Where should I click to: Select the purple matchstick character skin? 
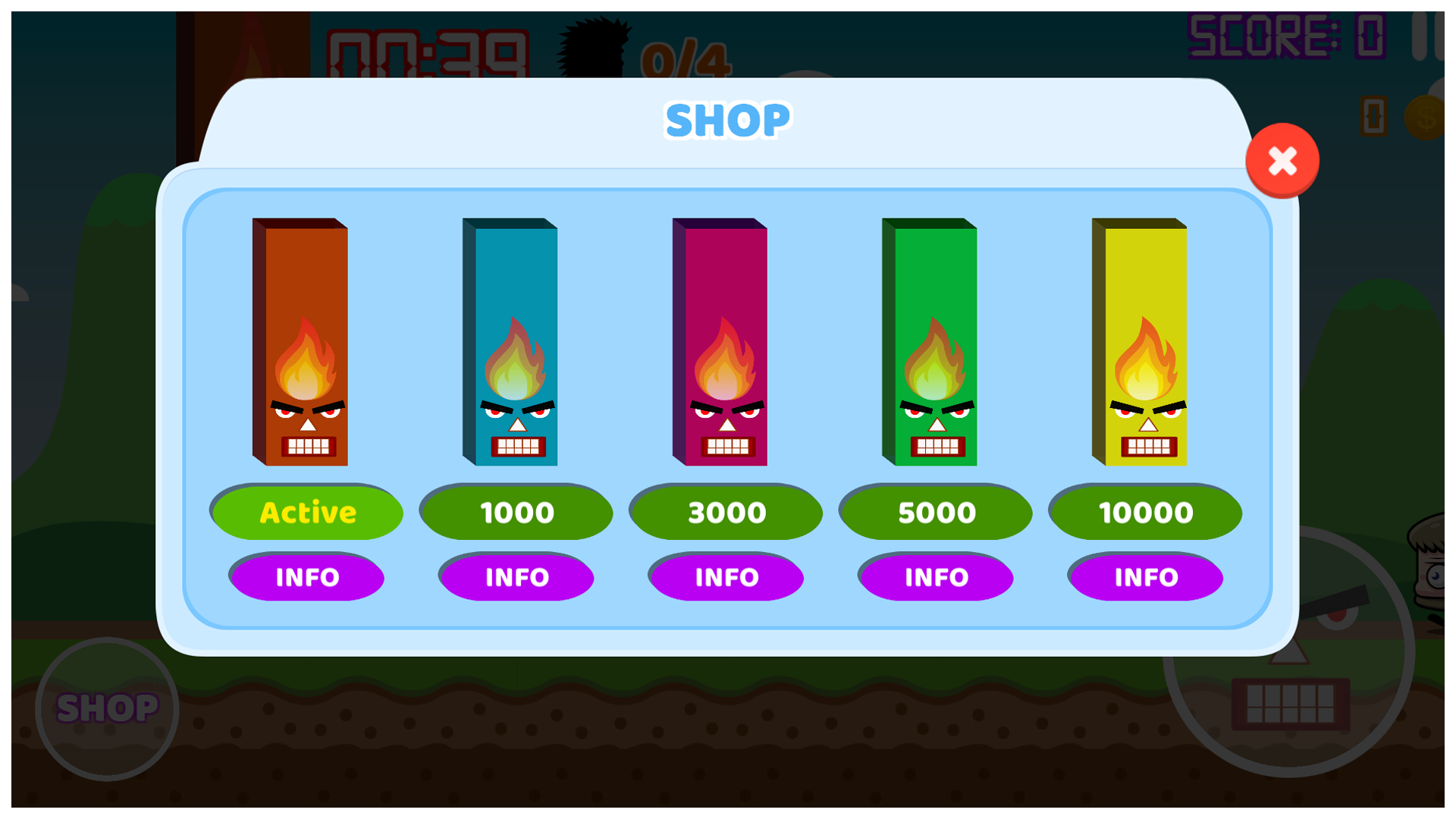click(x=719, y=341)
